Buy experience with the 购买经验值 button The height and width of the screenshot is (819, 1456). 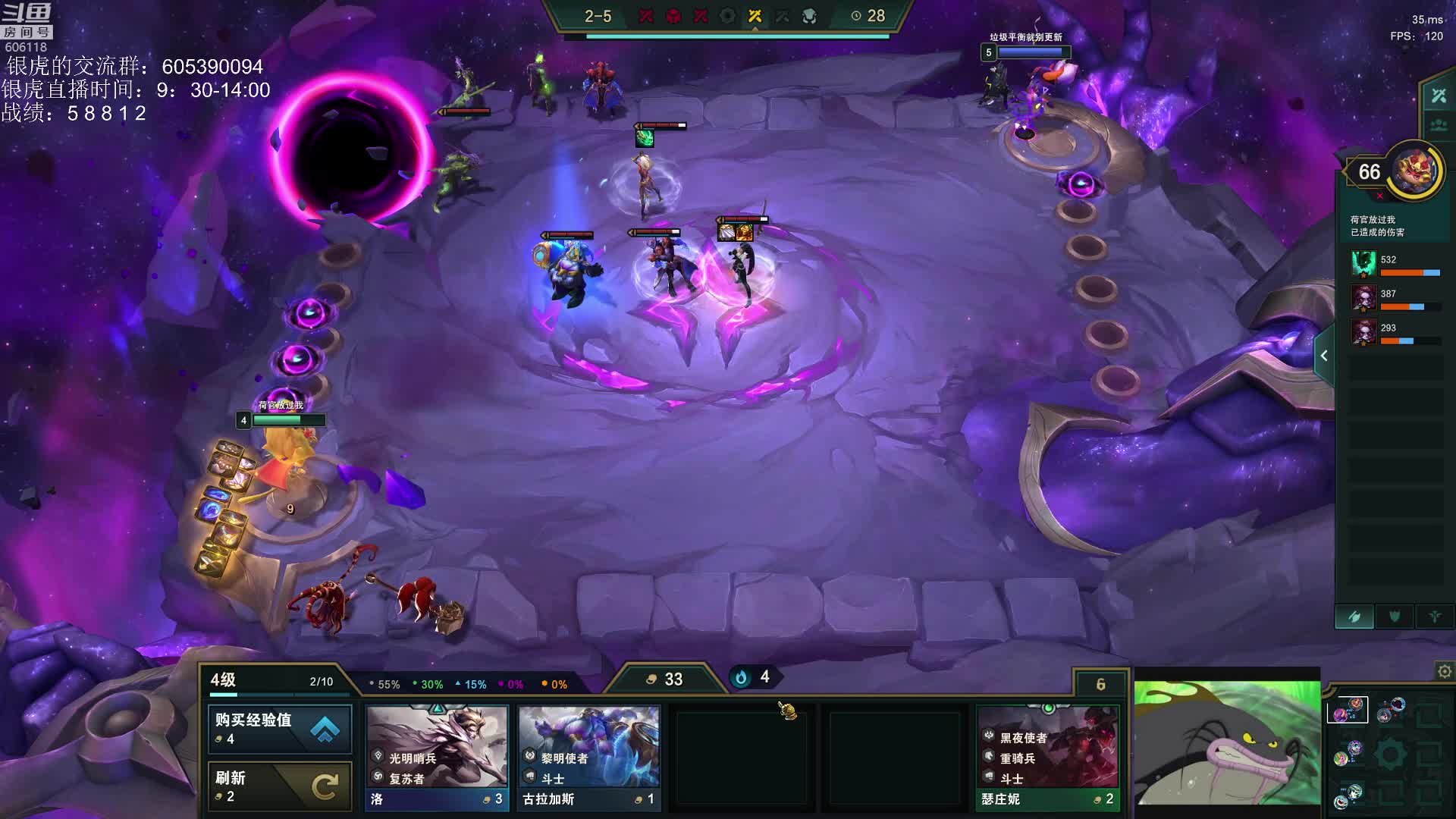[279, 728]
